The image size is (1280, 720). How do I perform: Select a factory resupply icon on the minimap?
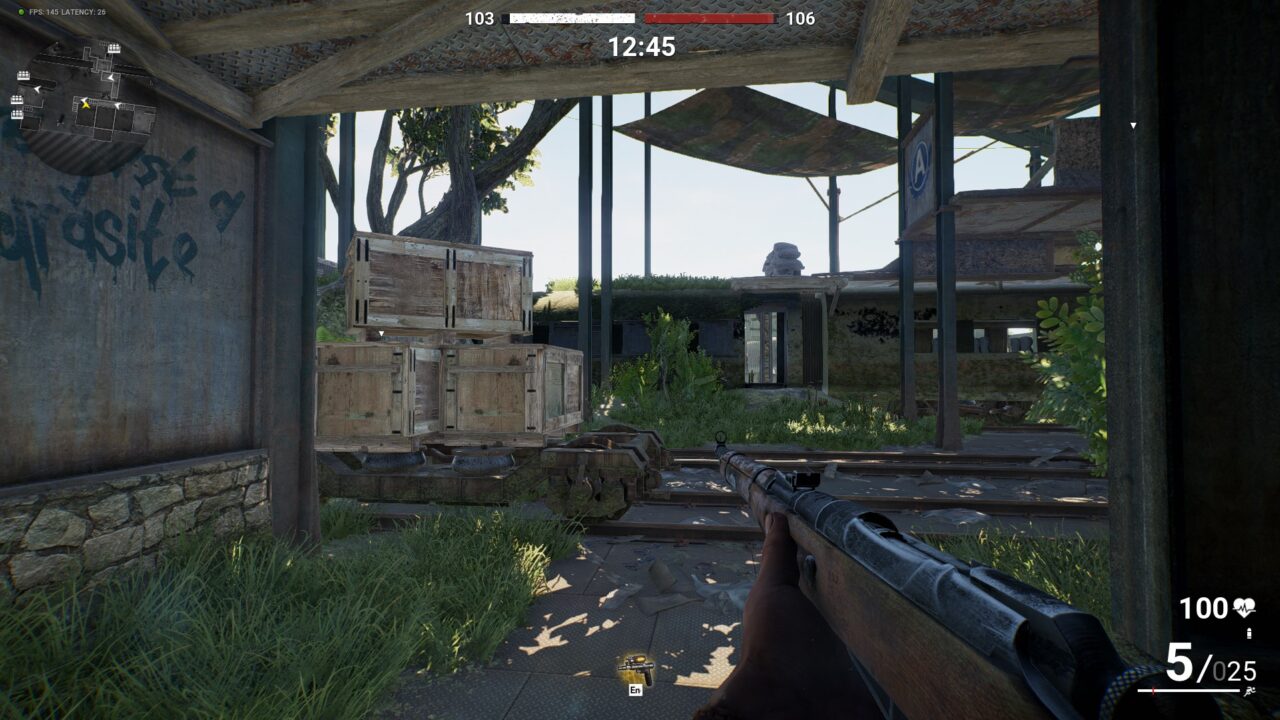click(x=114, y=47)
